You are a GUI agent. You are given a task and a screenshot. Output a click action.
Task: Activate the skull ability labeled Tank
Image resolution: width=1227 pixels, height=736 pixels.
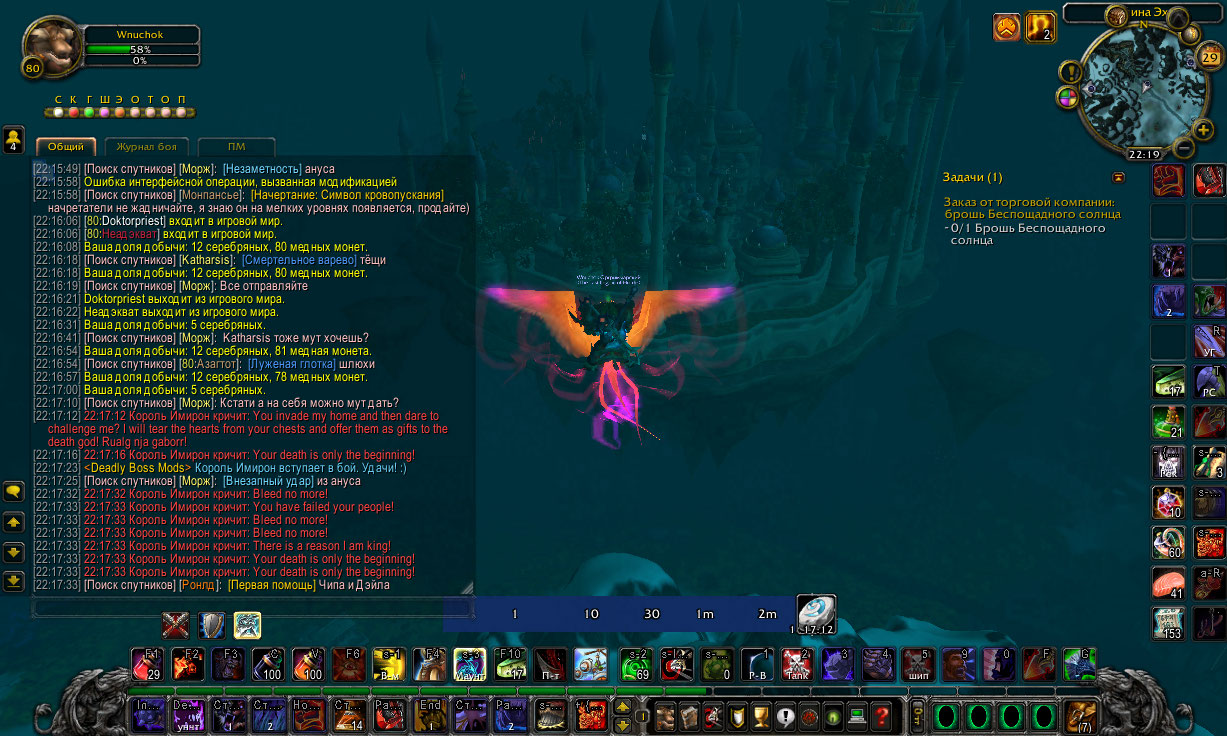pyautogui.click(x=795, y=664)
